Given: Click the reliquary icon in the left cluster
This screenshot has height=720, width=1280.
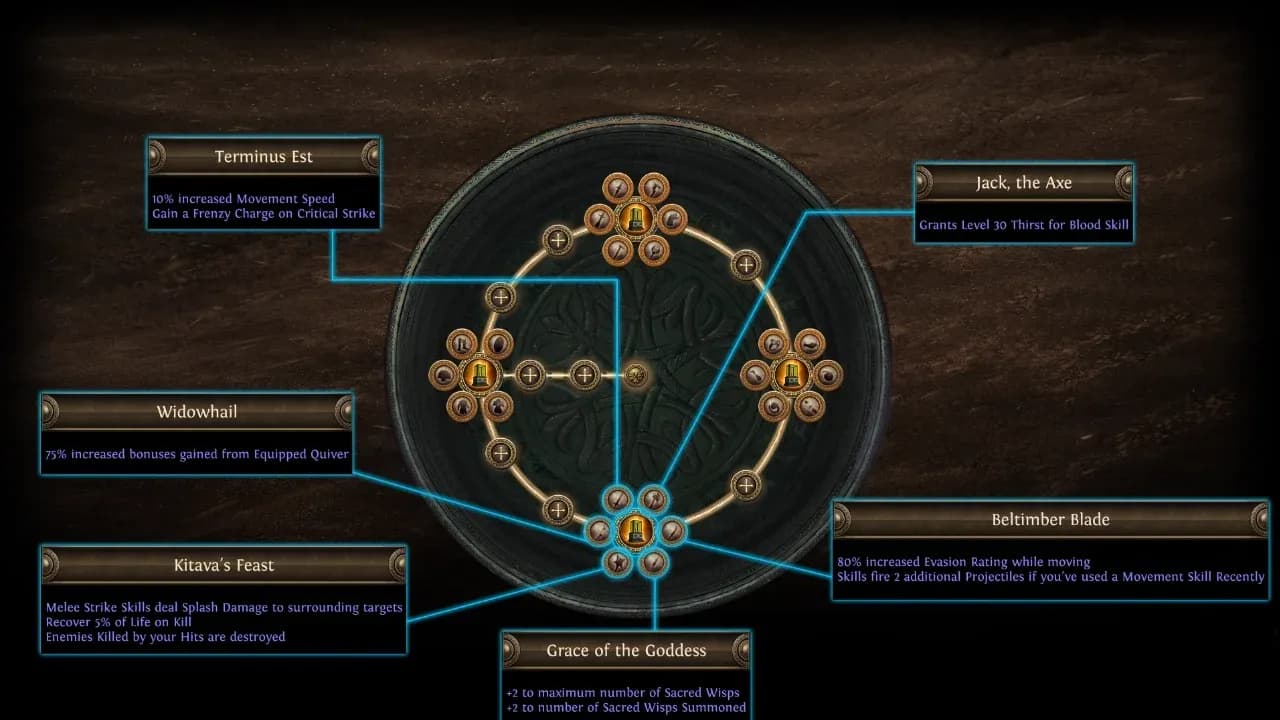Looking at the screenshot, I should [x=478, y=374].
